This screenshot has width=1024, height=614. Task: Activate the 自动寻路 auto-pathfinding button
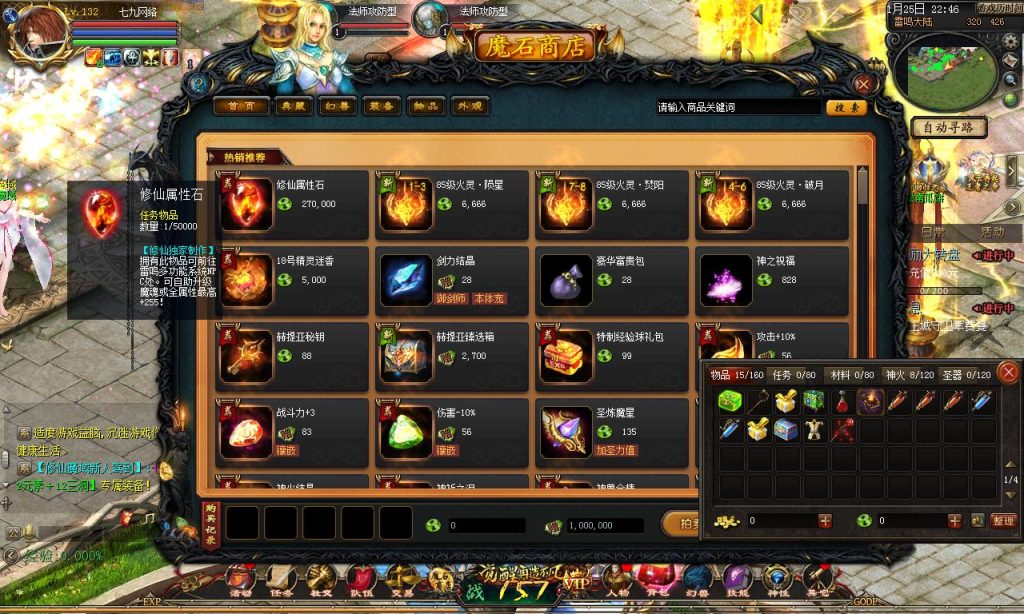click(x=949, y=128)
